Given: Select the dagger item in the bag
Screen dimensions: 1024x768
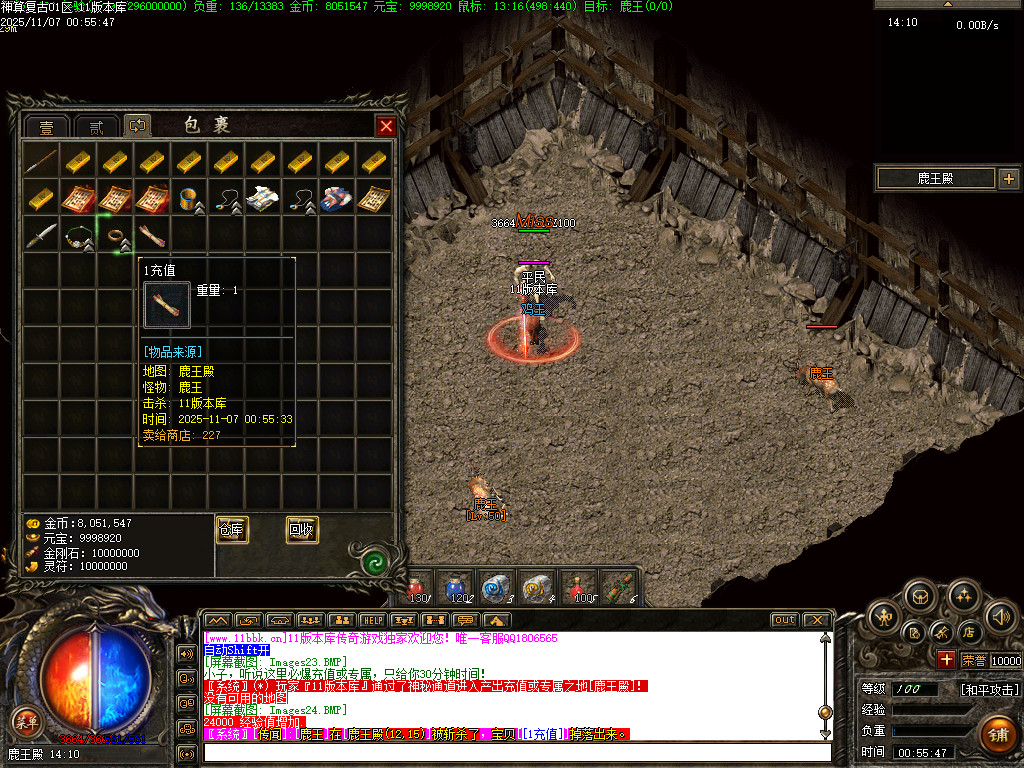Looking at the screenshot, I should (x=42, y=237).
